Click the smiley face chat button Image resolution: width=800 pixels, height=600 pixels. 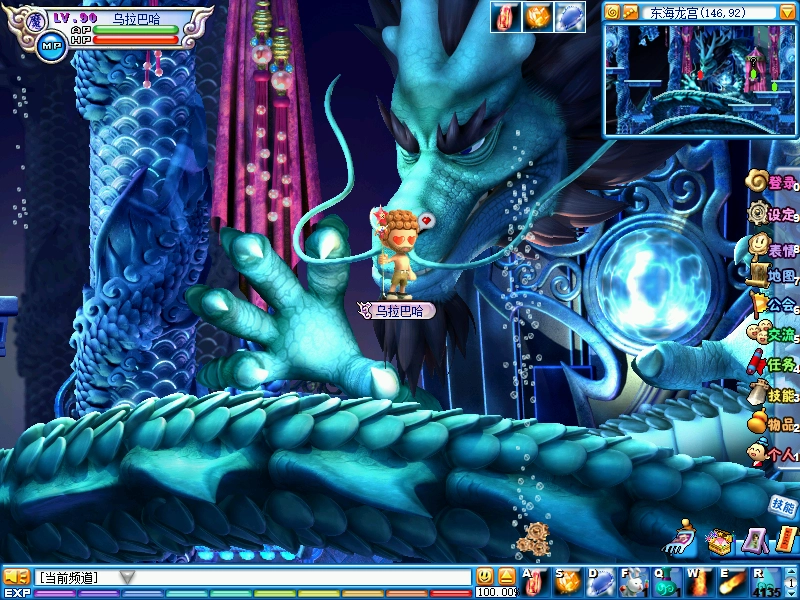click(485, 576)
